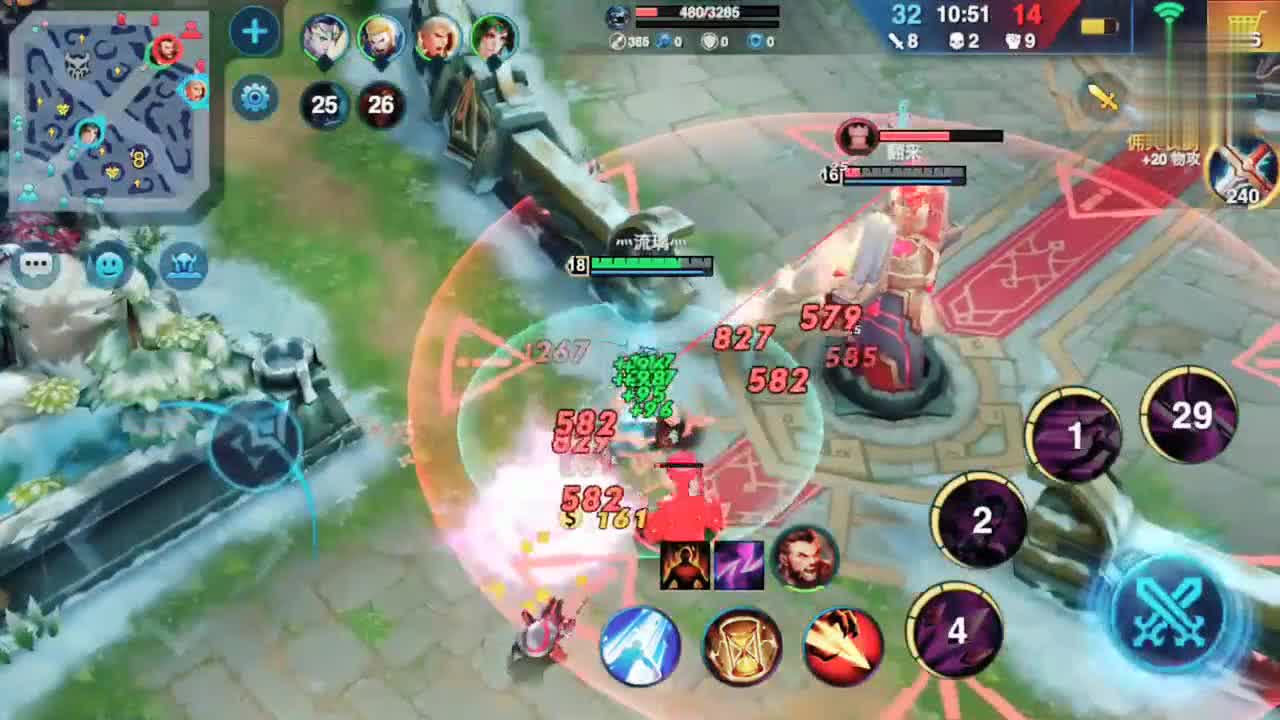Tap the crossed swords basic attack button

(x=1169, y=610)
